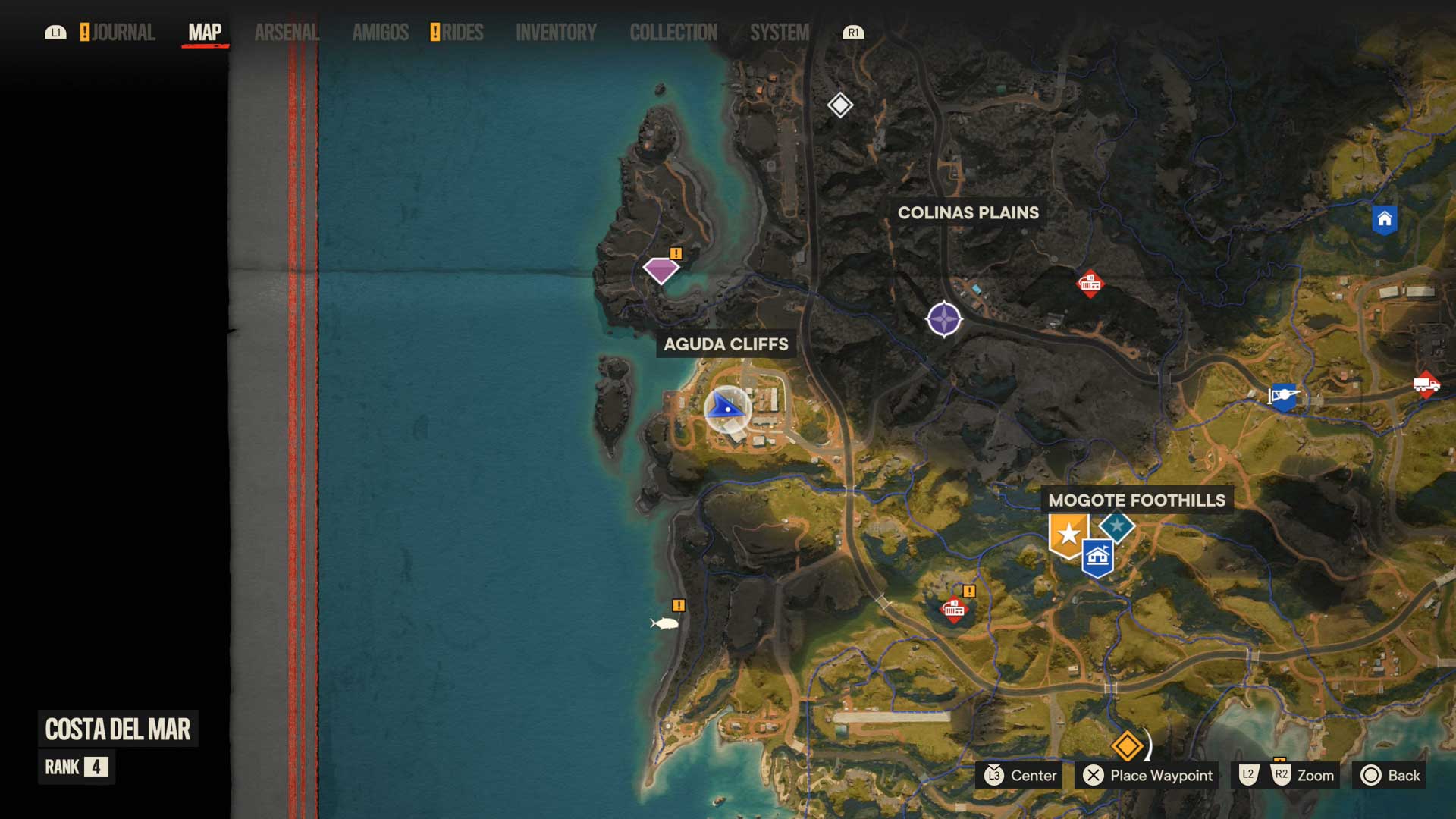Select the purple compass marker in Colinas Plains
The height and width of the screenshot is (819, 1456).
tap(944, 319)
